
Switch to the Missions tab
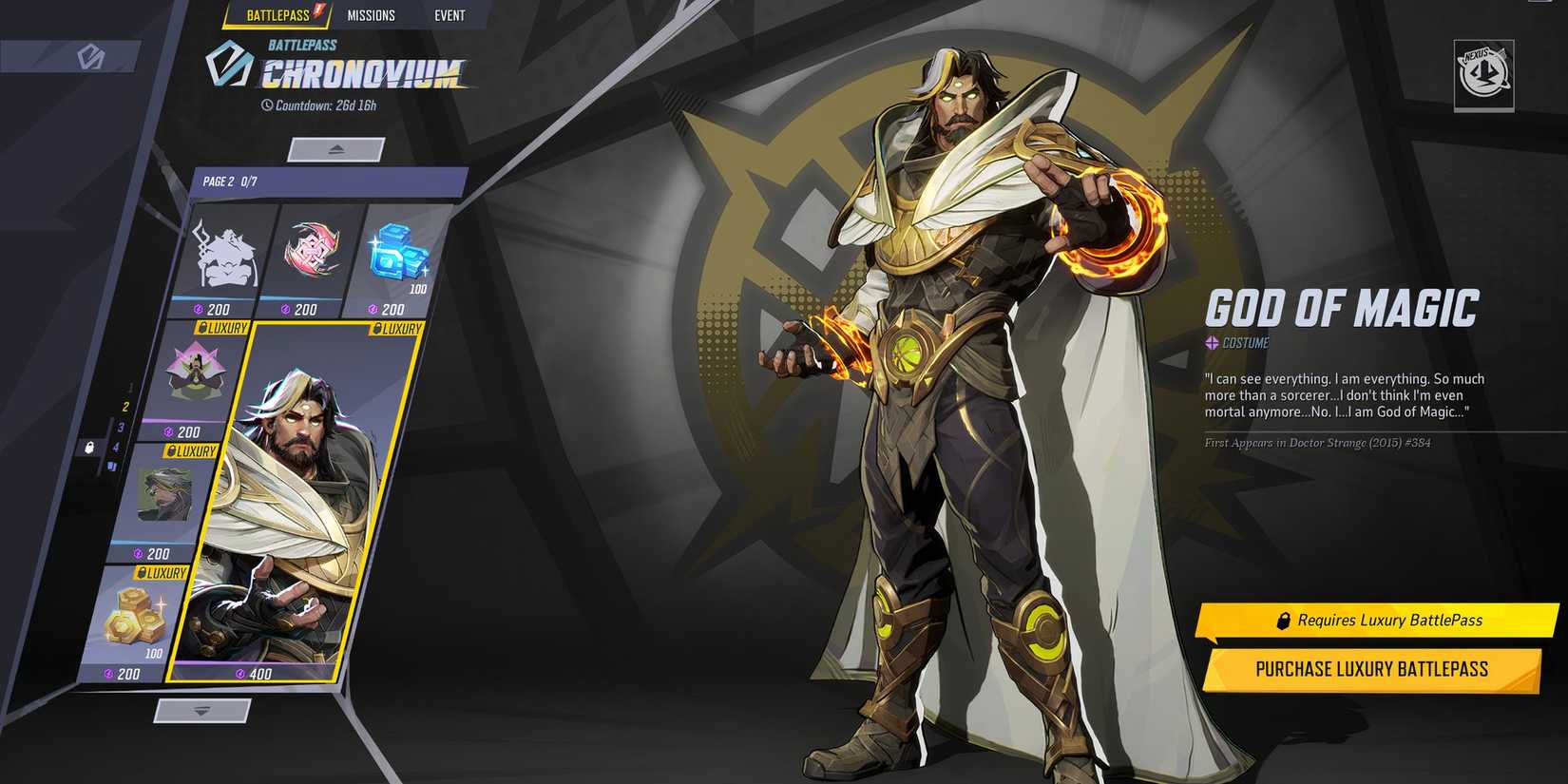pos(371,15)
